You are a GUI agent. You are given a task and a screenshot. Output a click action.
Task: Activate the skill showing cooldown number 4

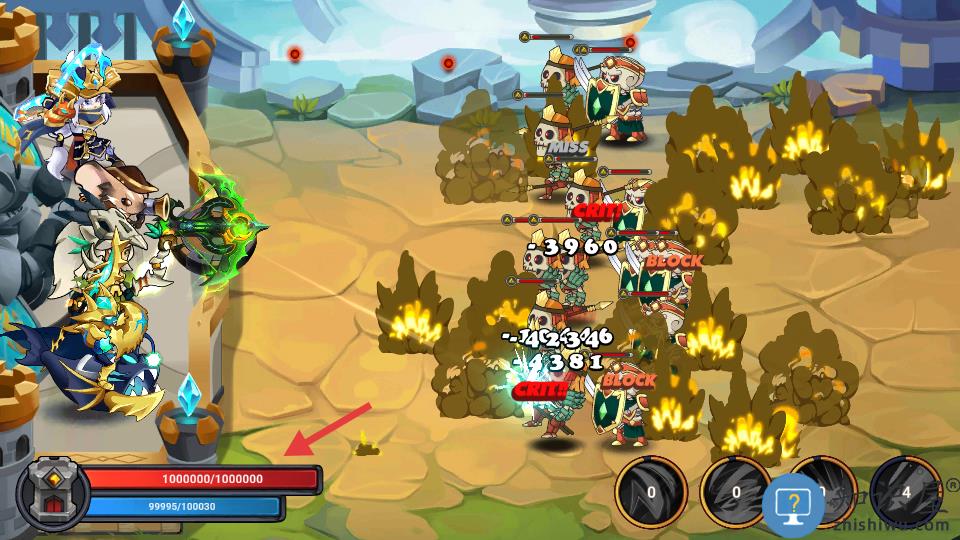(x=904, y=491)
